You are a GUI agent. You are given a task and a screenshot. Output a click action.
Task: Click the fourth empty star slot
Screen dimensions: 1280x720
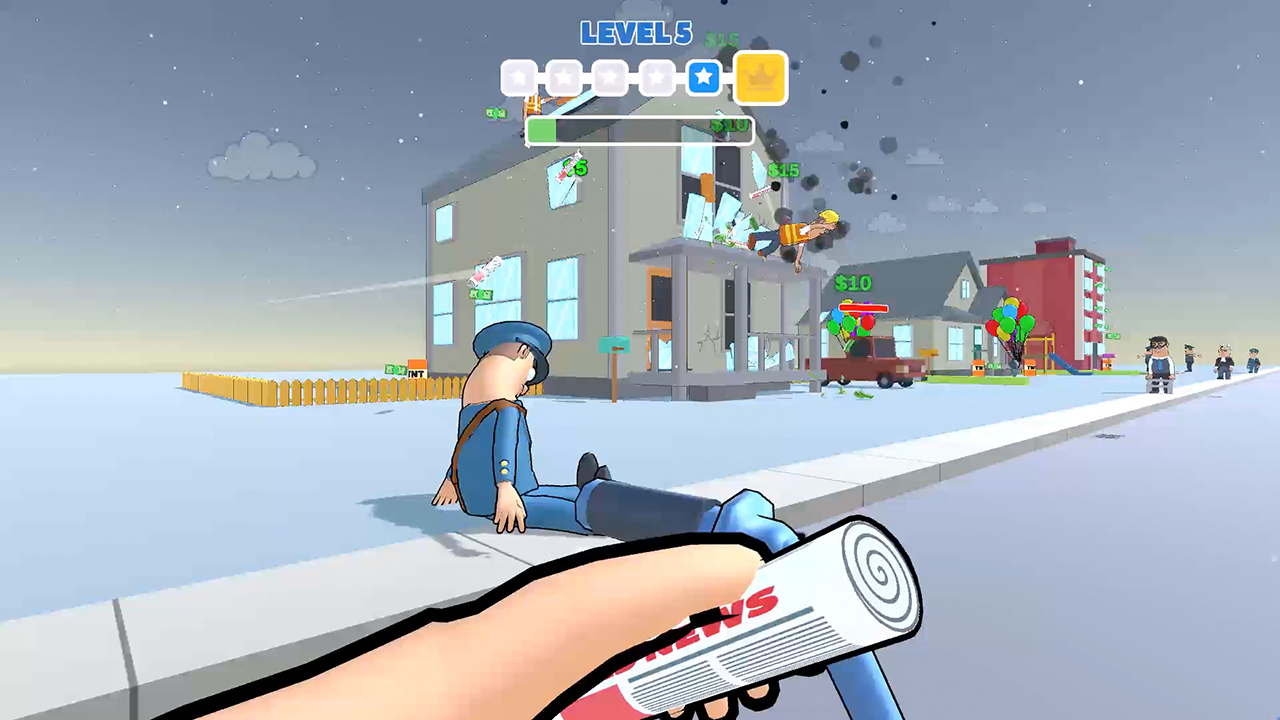657,78
